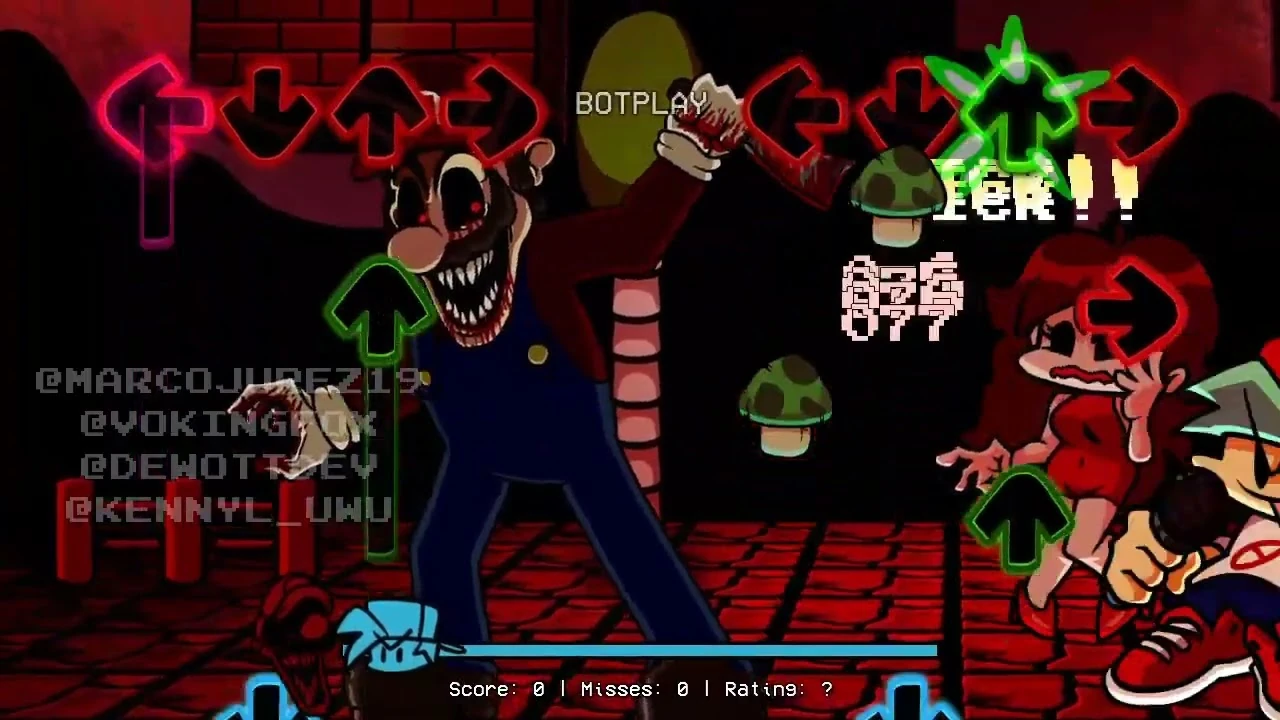This screenshot has height=720, width=1280.
Task: Select the left arrow receptor on opponent strumline
Action: [155, 108]
